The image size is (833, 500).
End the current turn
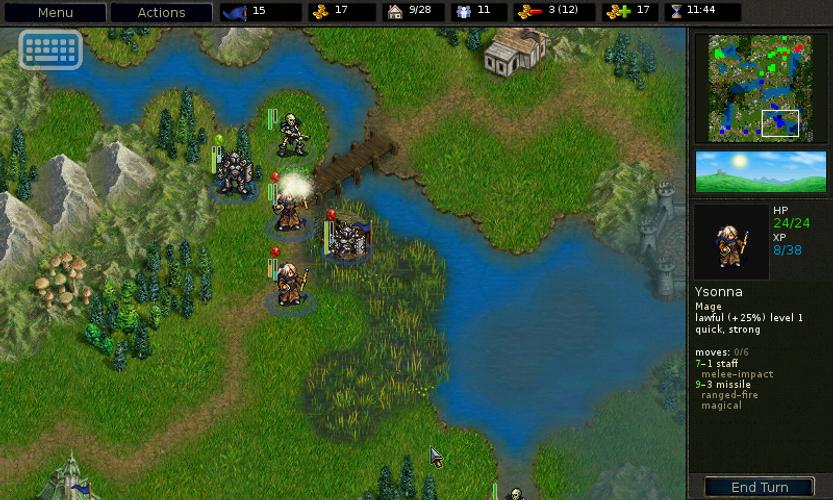(759, 487)
